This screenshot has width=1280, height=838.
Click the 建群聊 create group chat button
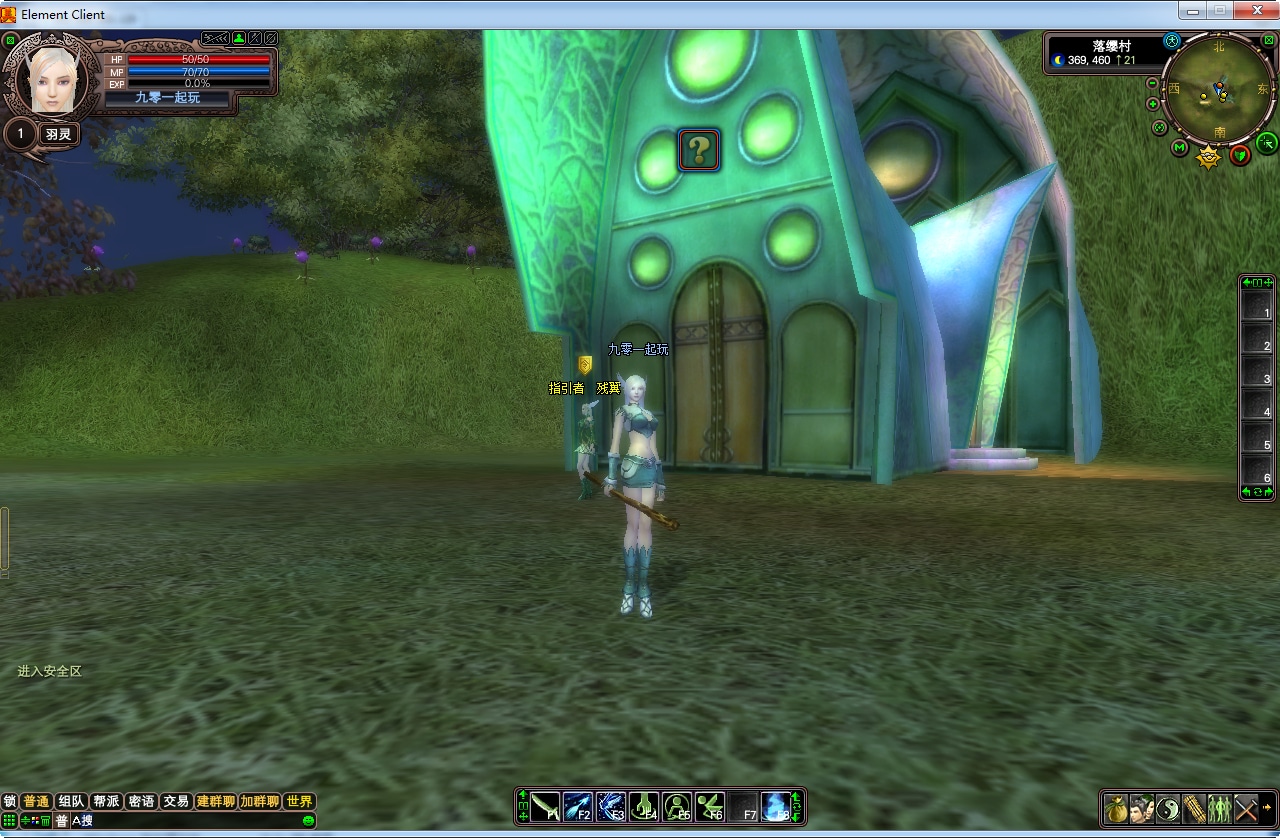click(x=215, y=801)
